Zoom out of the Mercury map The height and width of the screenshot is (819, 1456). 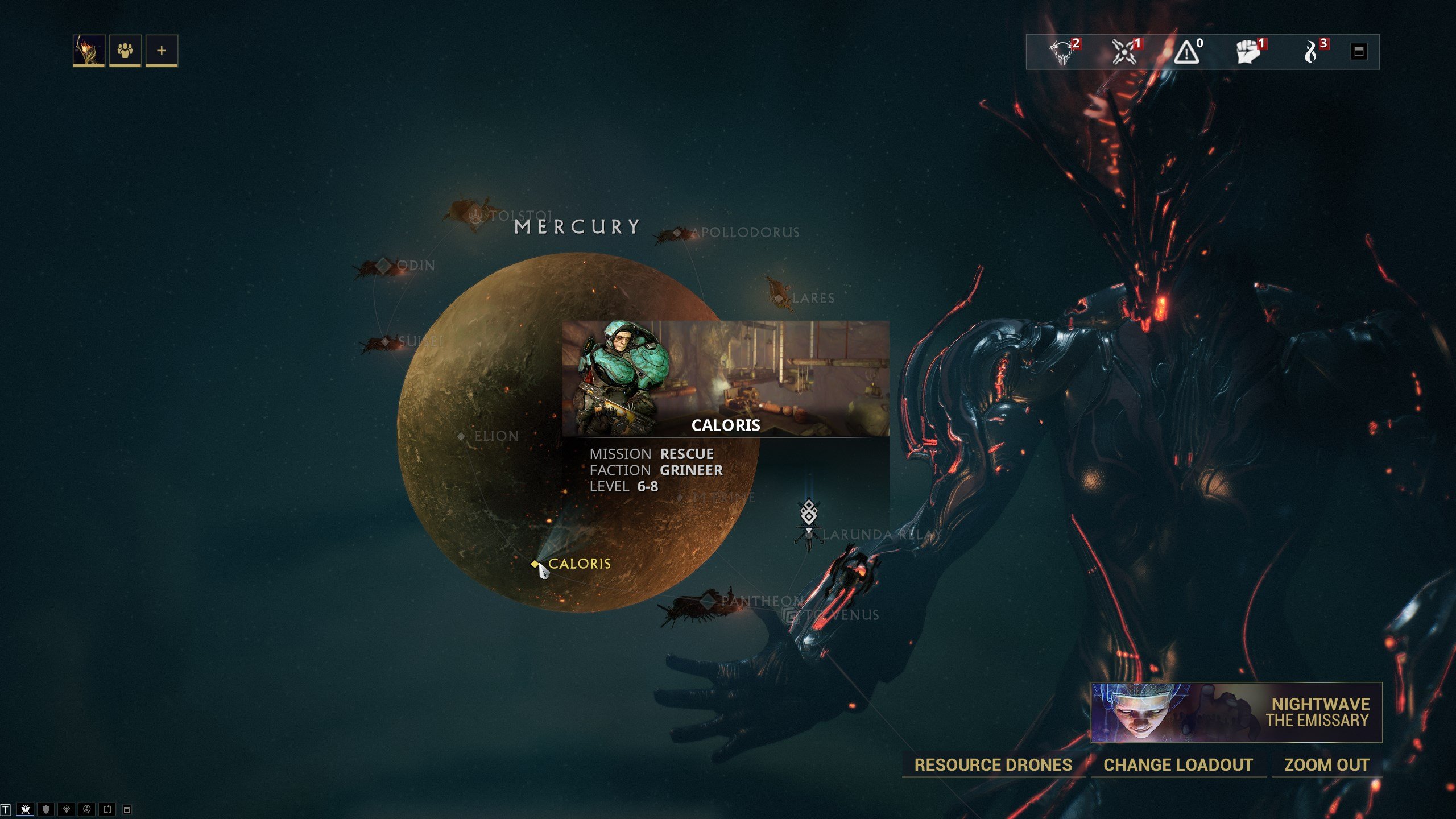(x=1326, y=765)
